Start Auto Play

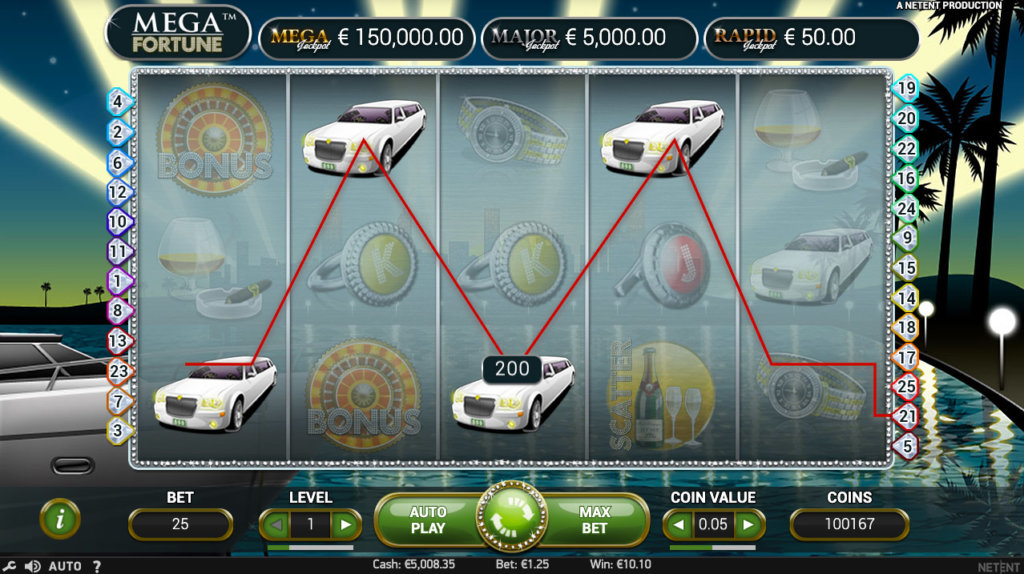coord(428,519)
